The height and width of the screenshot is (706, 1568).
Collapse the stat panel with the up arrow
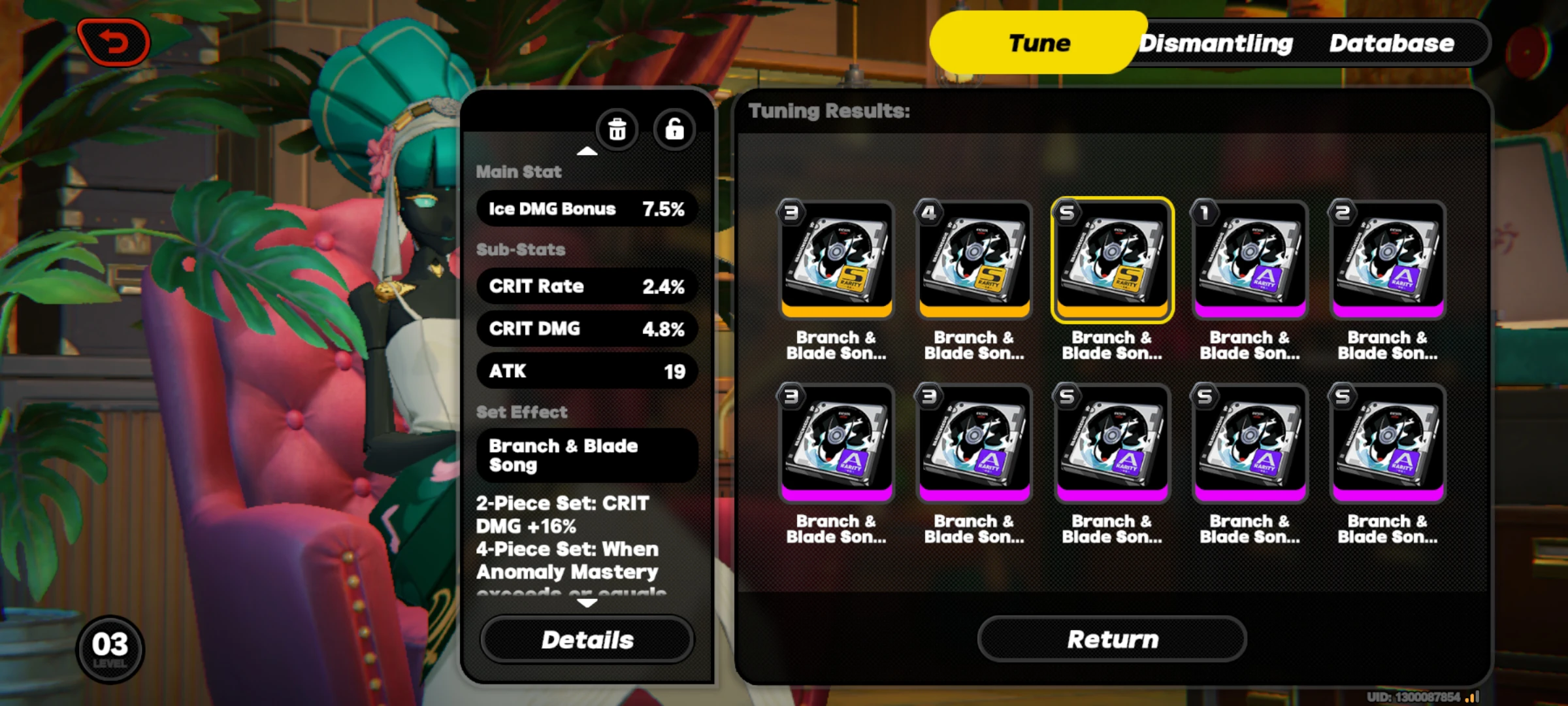587,150
